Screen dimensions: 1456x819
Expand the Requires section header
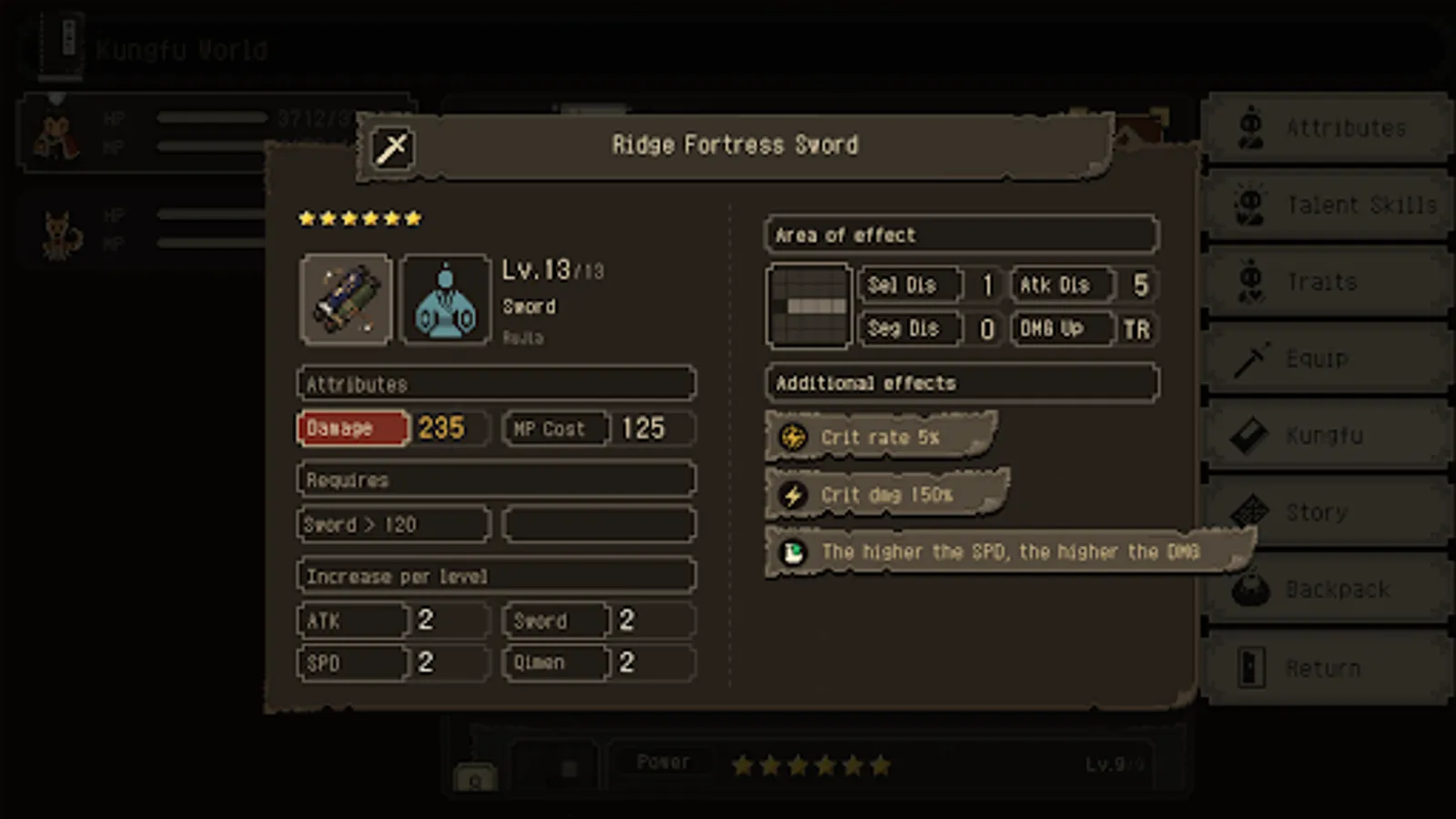[x=495, y=479]
